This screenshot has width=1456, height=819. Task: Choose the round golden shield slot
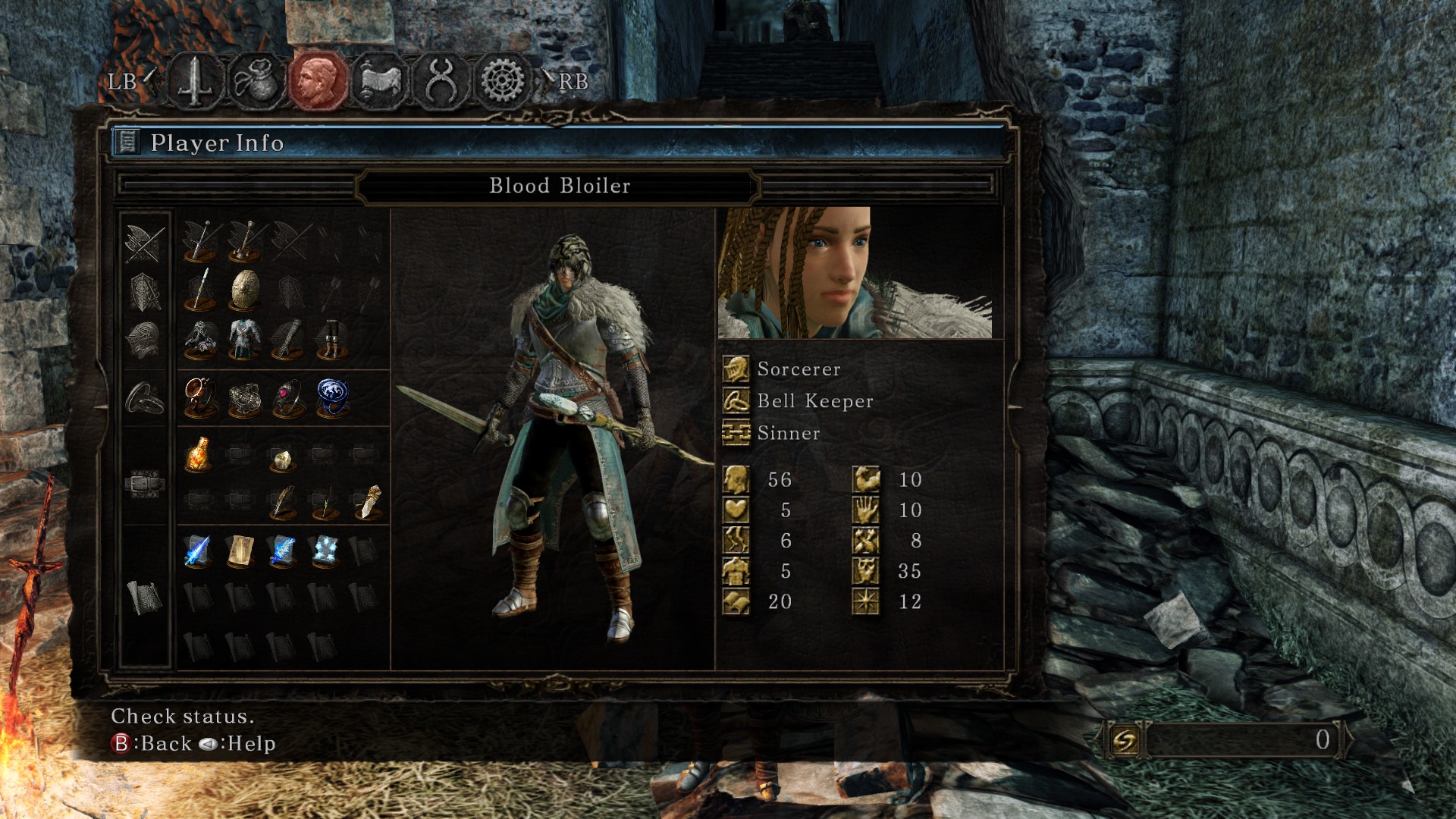pyautogui.click(x=244, y=290)
